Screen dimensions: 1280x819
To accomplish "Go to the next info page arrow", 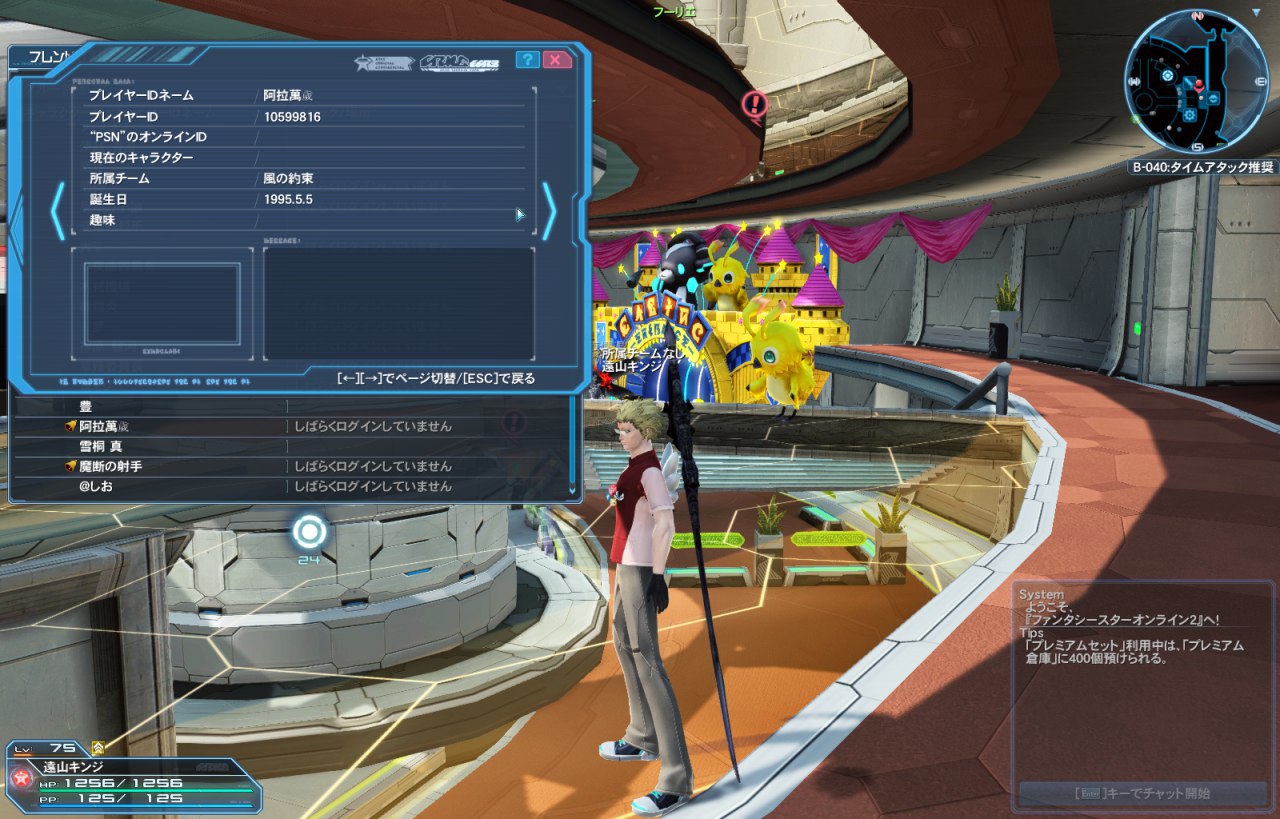I will 549,210.
